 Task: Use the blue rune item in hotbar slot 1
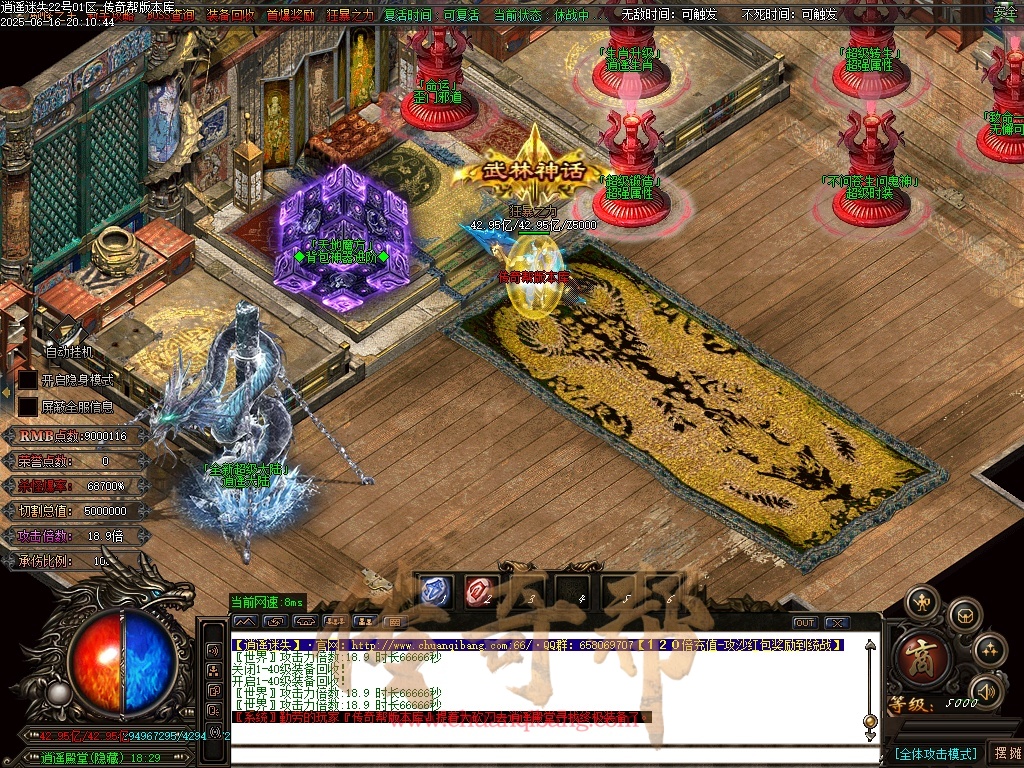point(434,592)
